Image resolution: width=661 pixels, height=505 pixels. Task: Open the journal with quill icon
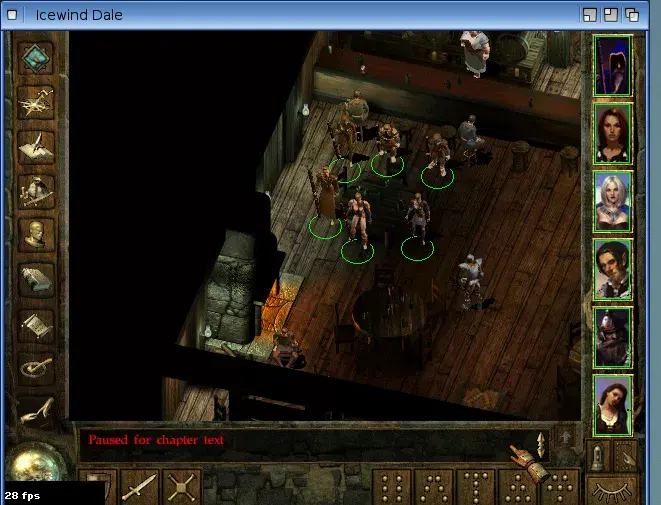click(x=37, y=144)
